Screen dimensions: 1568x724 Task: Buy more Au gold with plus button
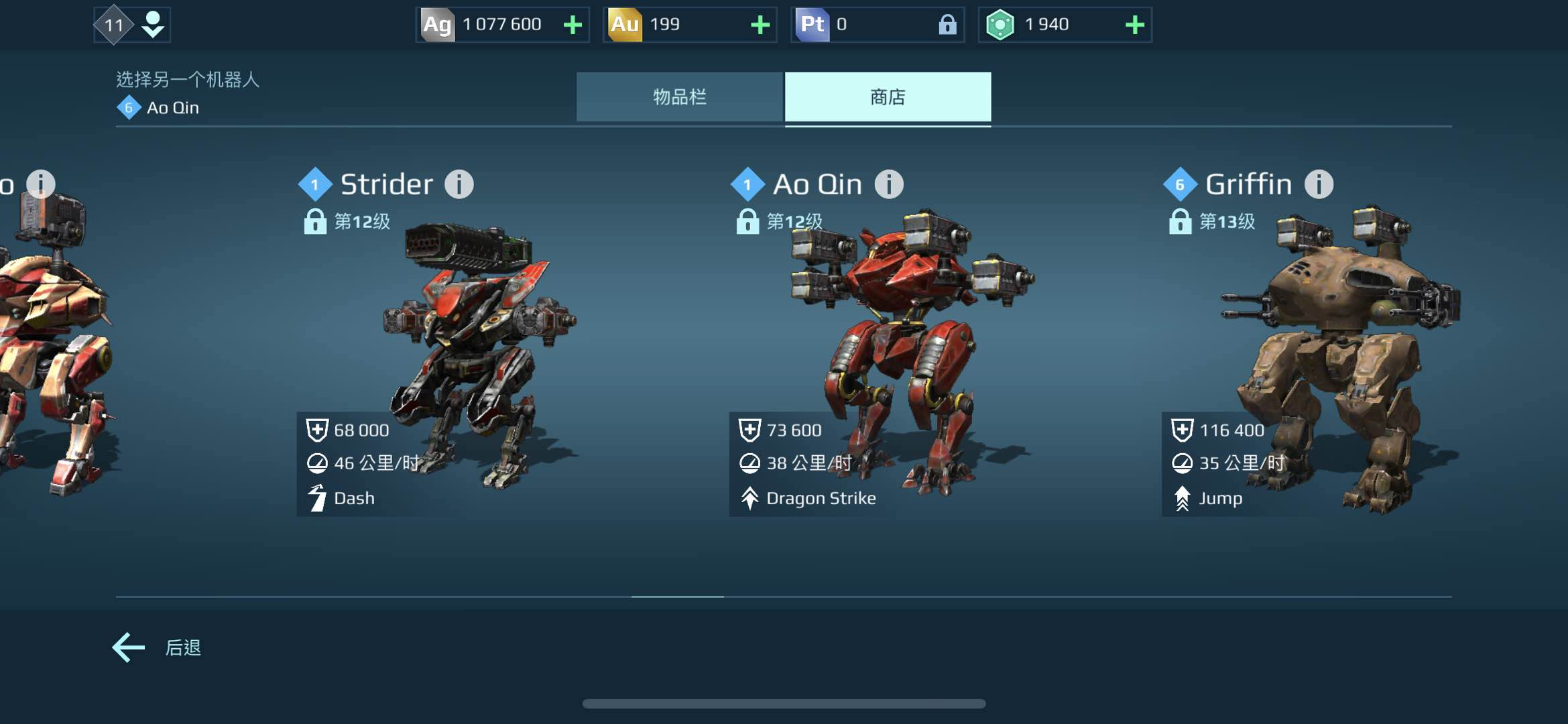tap(760, 25)
